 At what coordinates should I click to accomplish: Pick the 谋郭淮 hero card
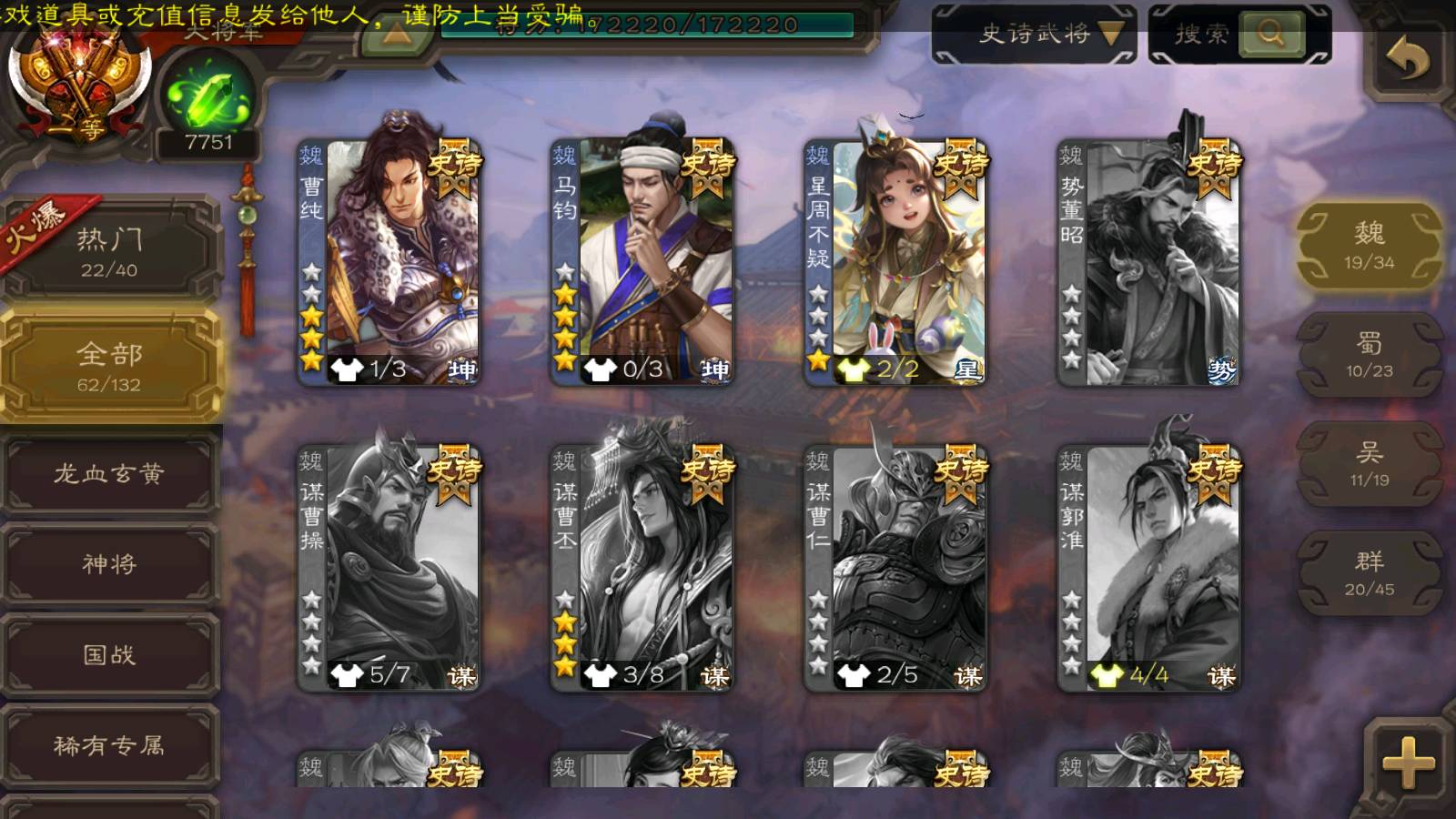click(1148, 566)
